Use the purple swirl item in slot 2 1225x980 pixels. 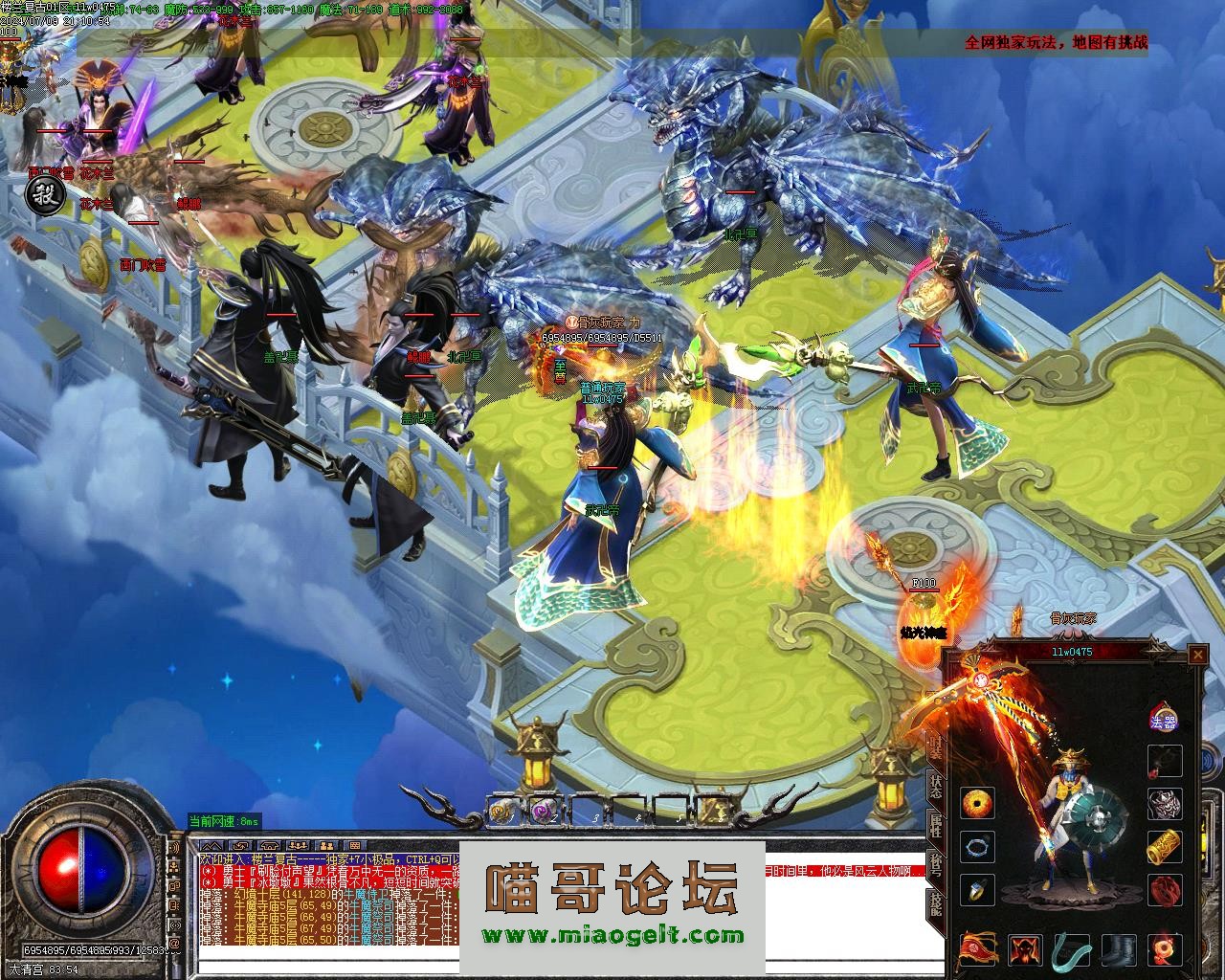point(544,811)
